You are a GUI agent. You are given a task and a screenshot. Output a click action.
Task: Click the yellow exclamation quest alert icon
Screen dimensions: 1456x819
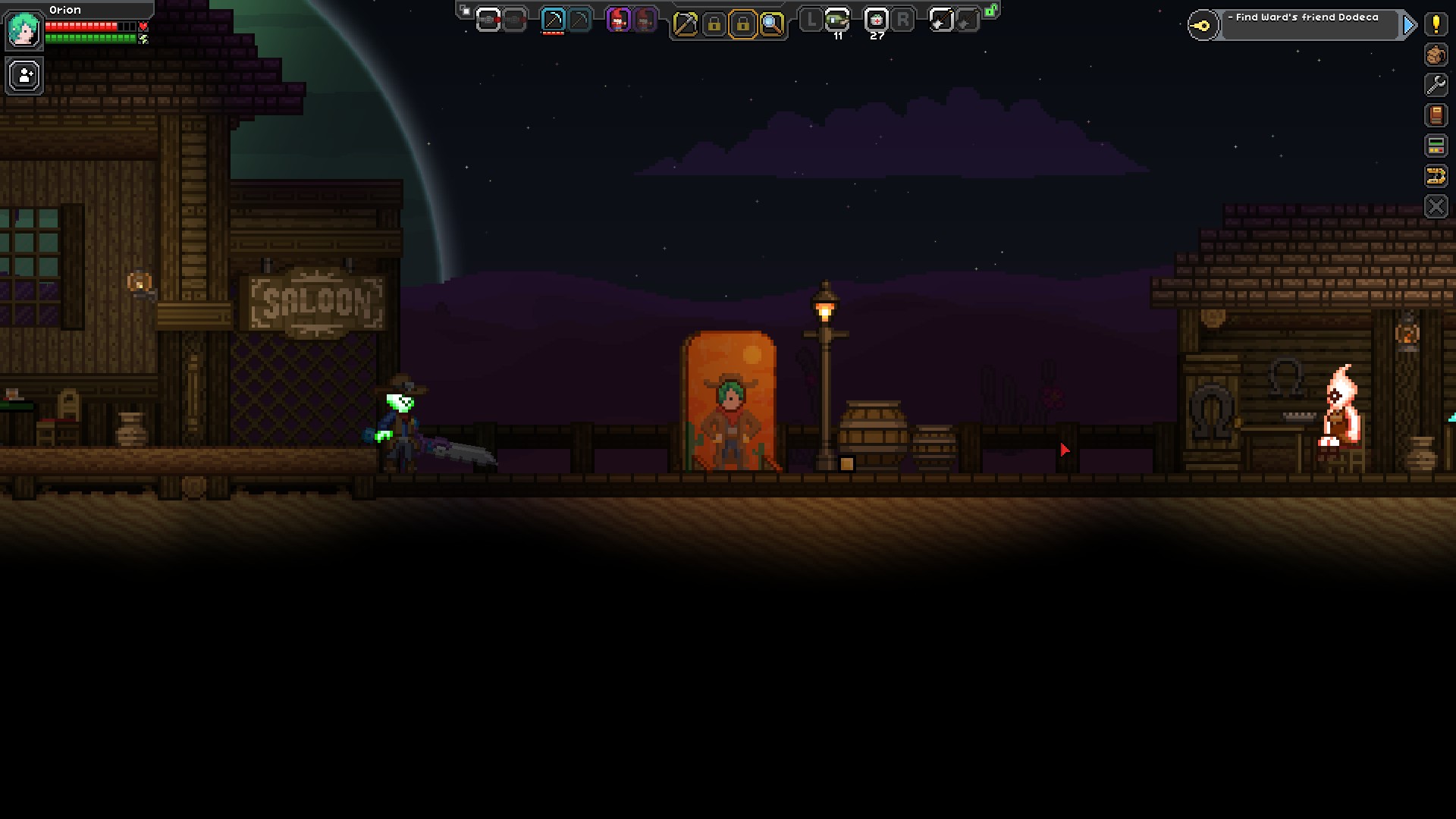pos(1438,25)
